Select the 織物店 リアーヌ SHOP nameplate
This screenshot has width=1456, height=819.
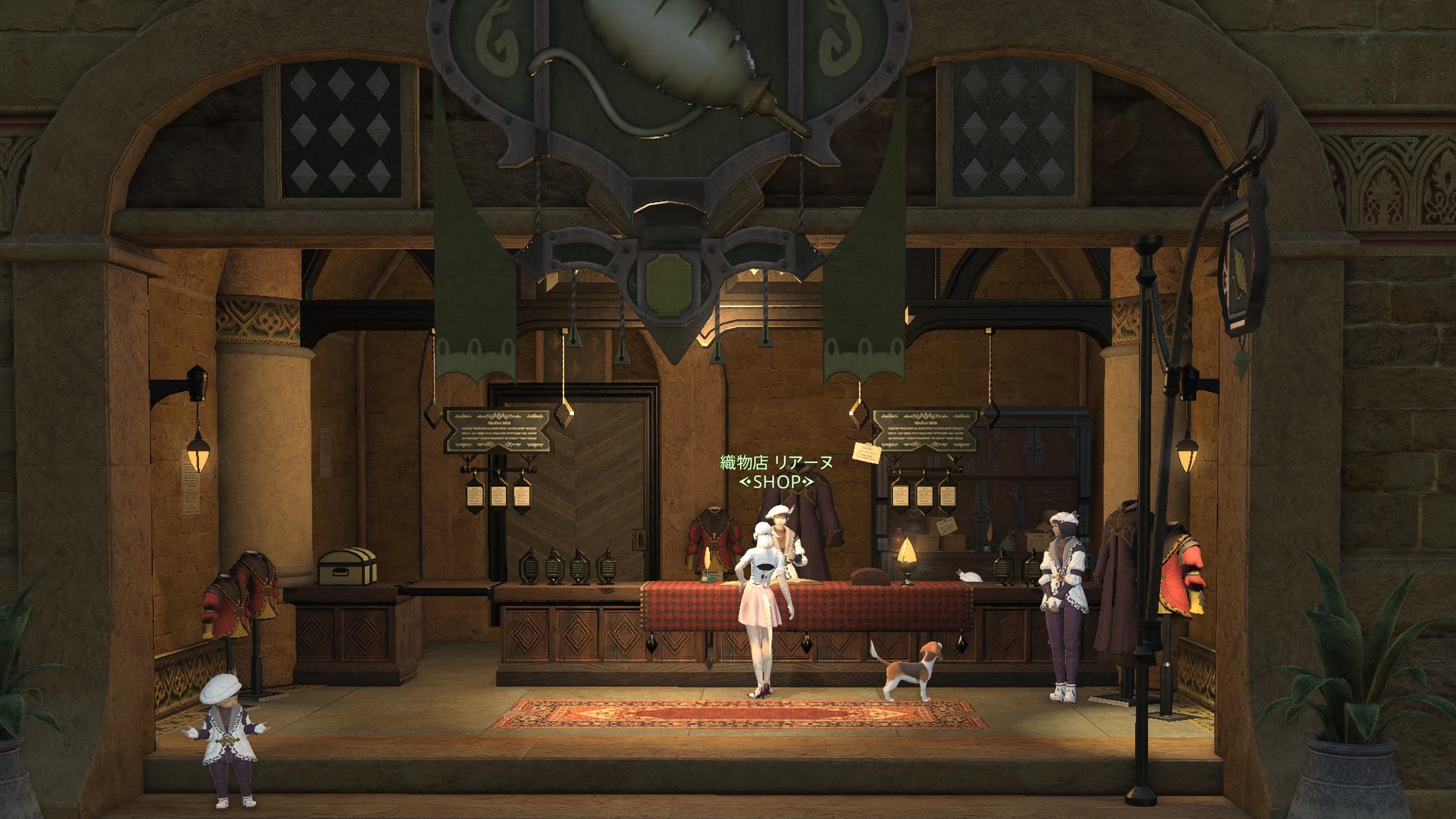[776, 471]
